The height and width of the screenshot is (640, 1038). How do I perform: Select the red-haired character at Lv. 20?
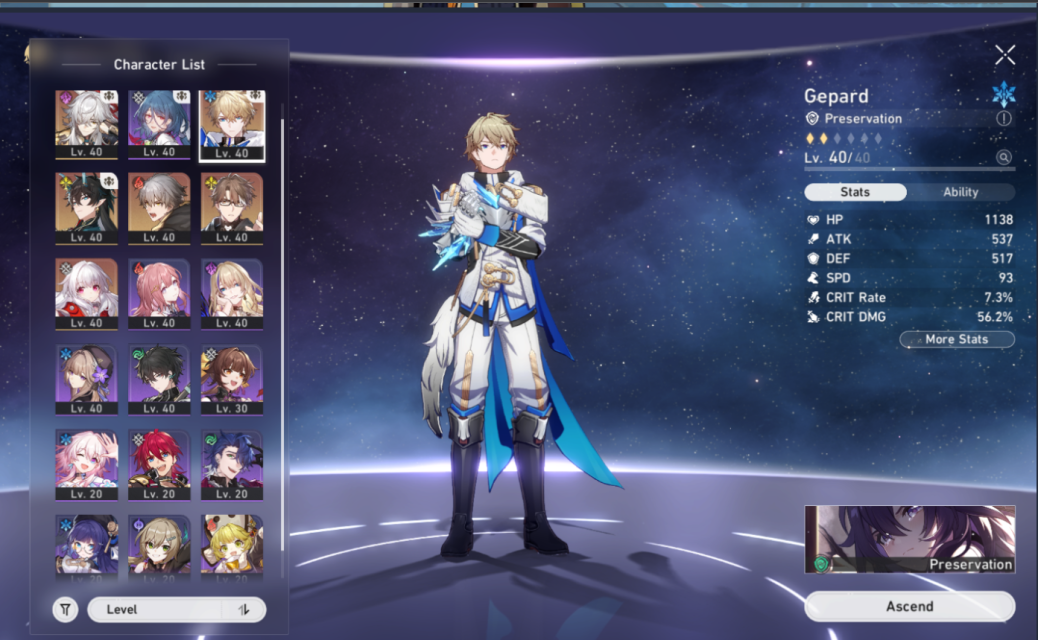[x=159, y=464]
